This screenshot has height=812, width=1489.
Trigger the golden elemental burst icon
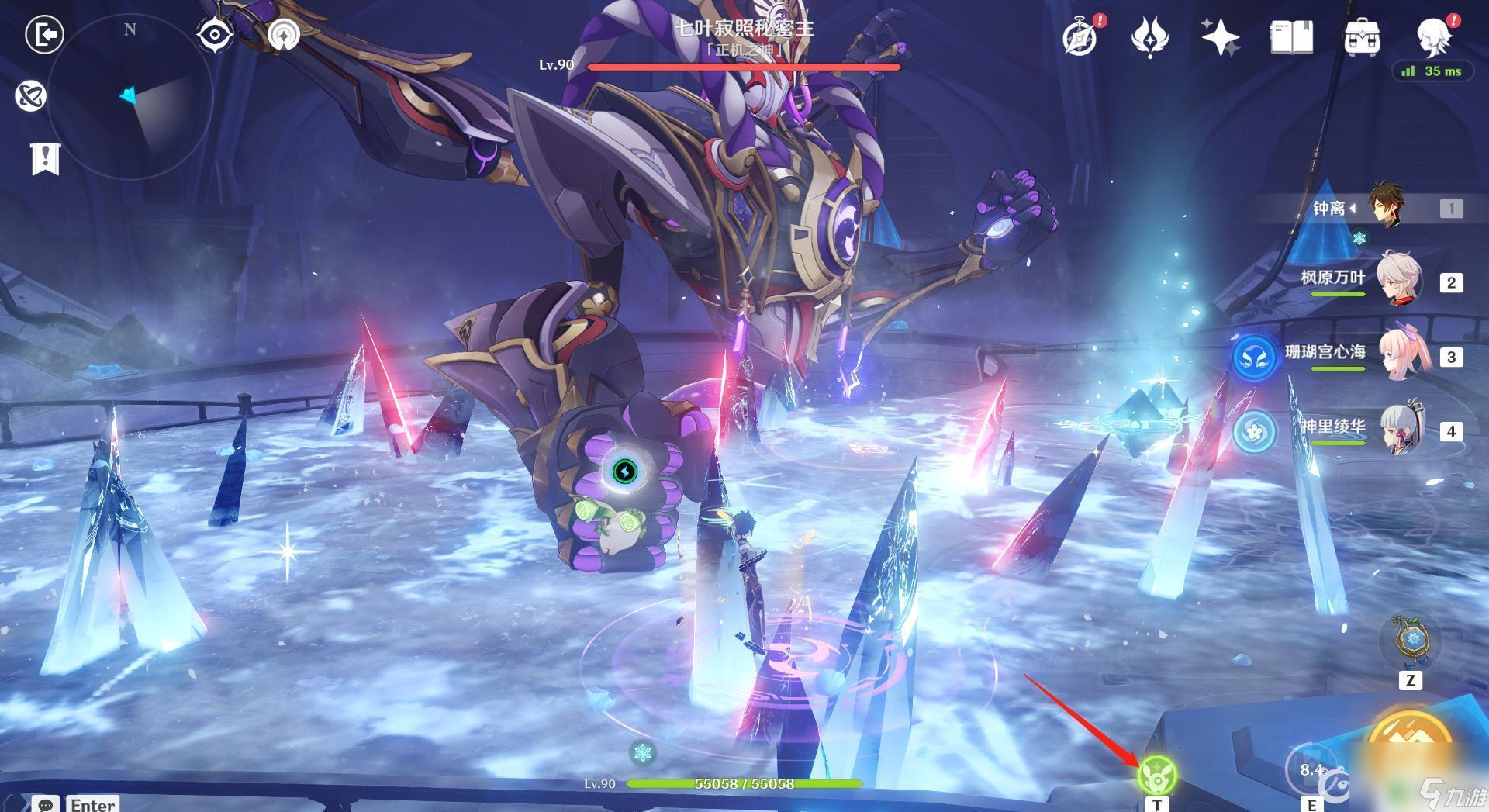point(1411,737)
